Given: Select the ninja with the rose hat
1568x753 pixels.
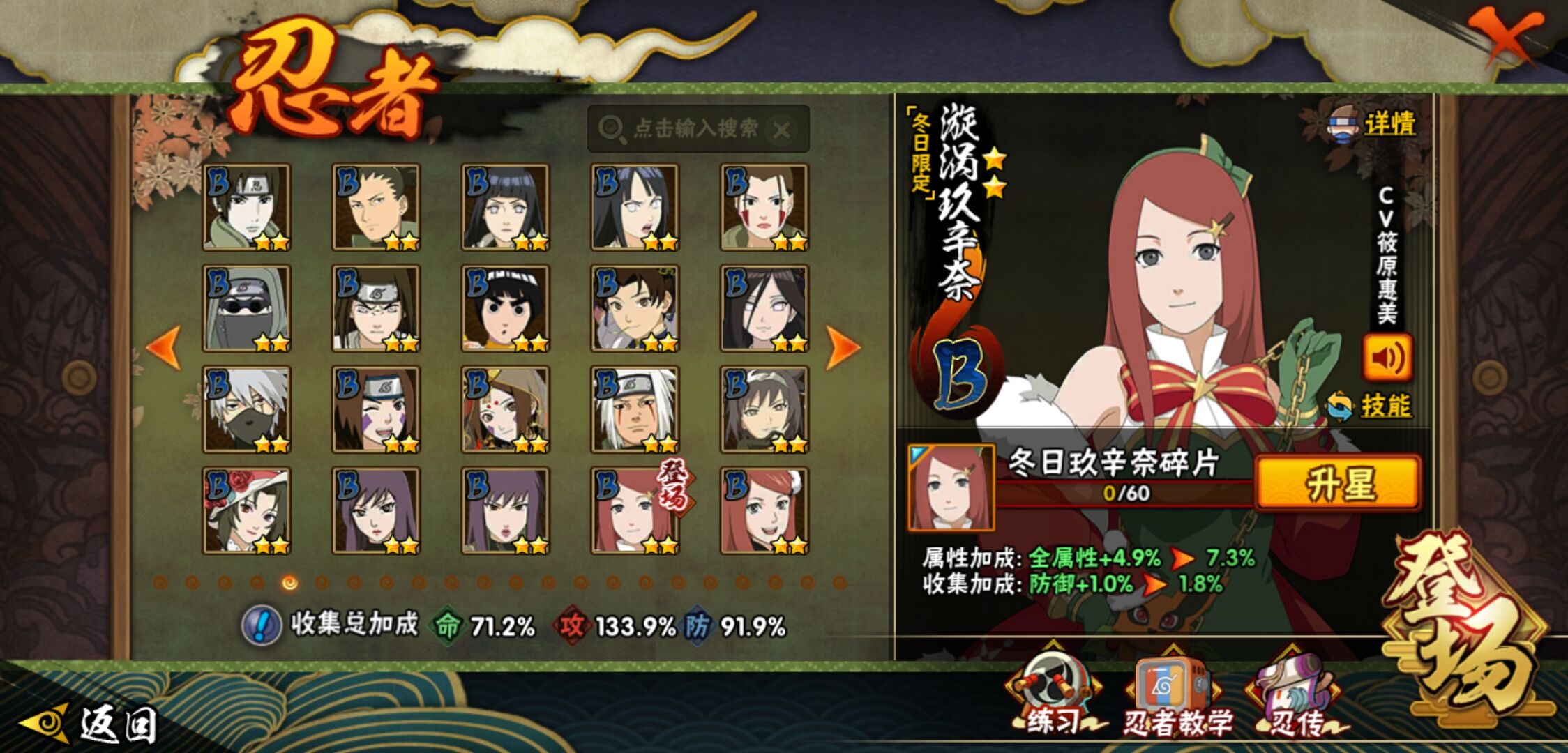Looking at the screenshot, I should pos(246,510).
